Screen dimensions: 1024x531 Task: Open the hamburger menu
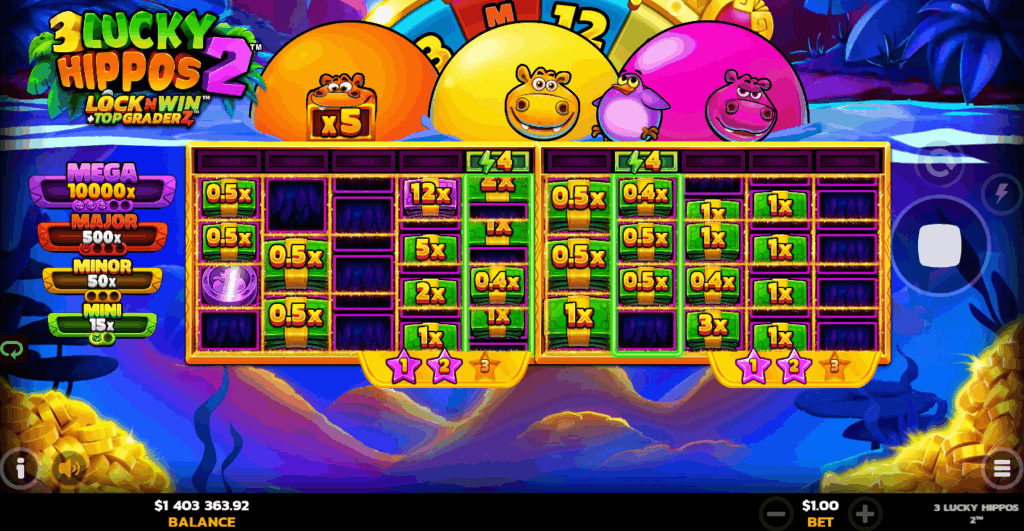click(x=1001, y=468)
